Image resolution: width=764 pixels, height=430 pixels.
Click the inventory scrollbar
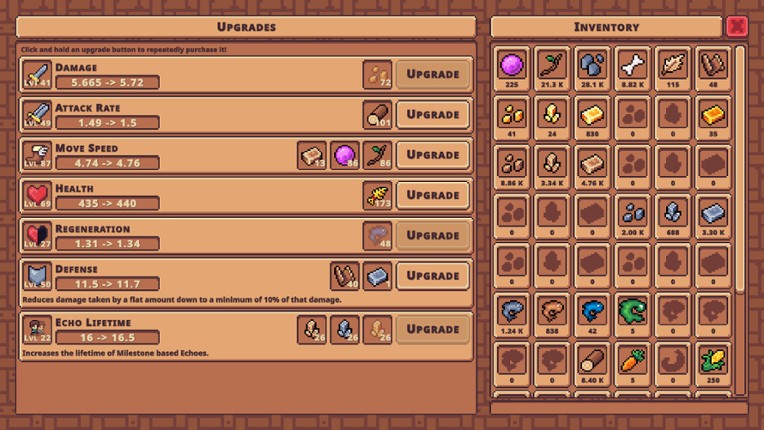(741, 170)
